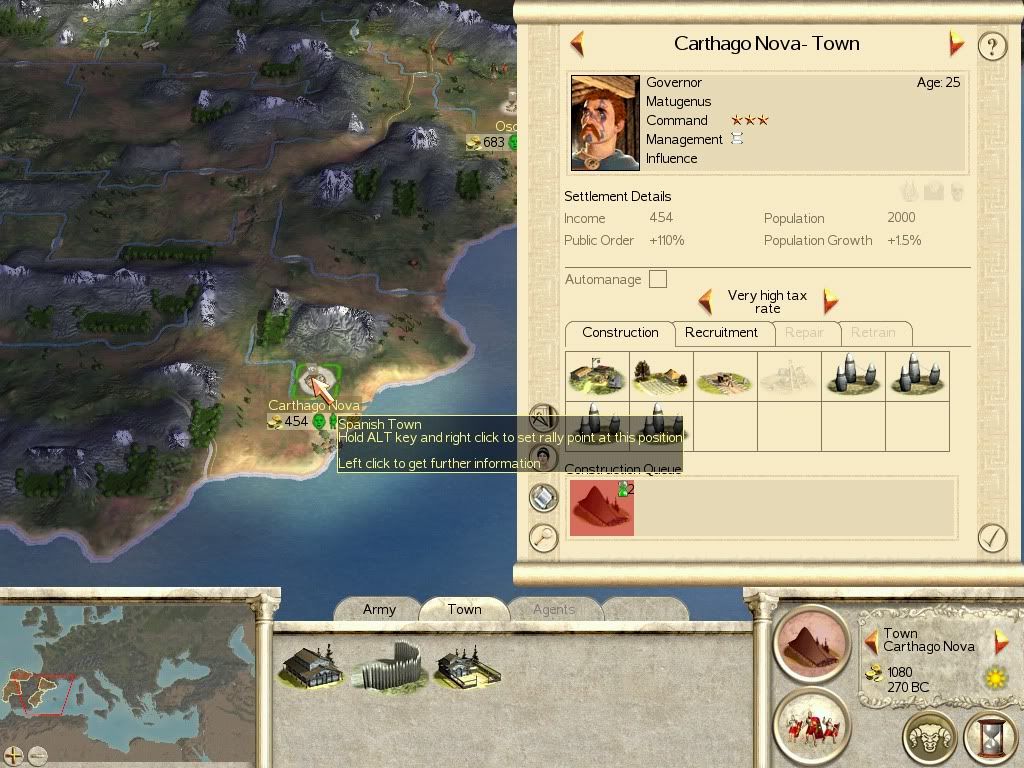Open help with the question mark button
The width and height of the screenshot is (1024, 768).
tap(991, 46)
